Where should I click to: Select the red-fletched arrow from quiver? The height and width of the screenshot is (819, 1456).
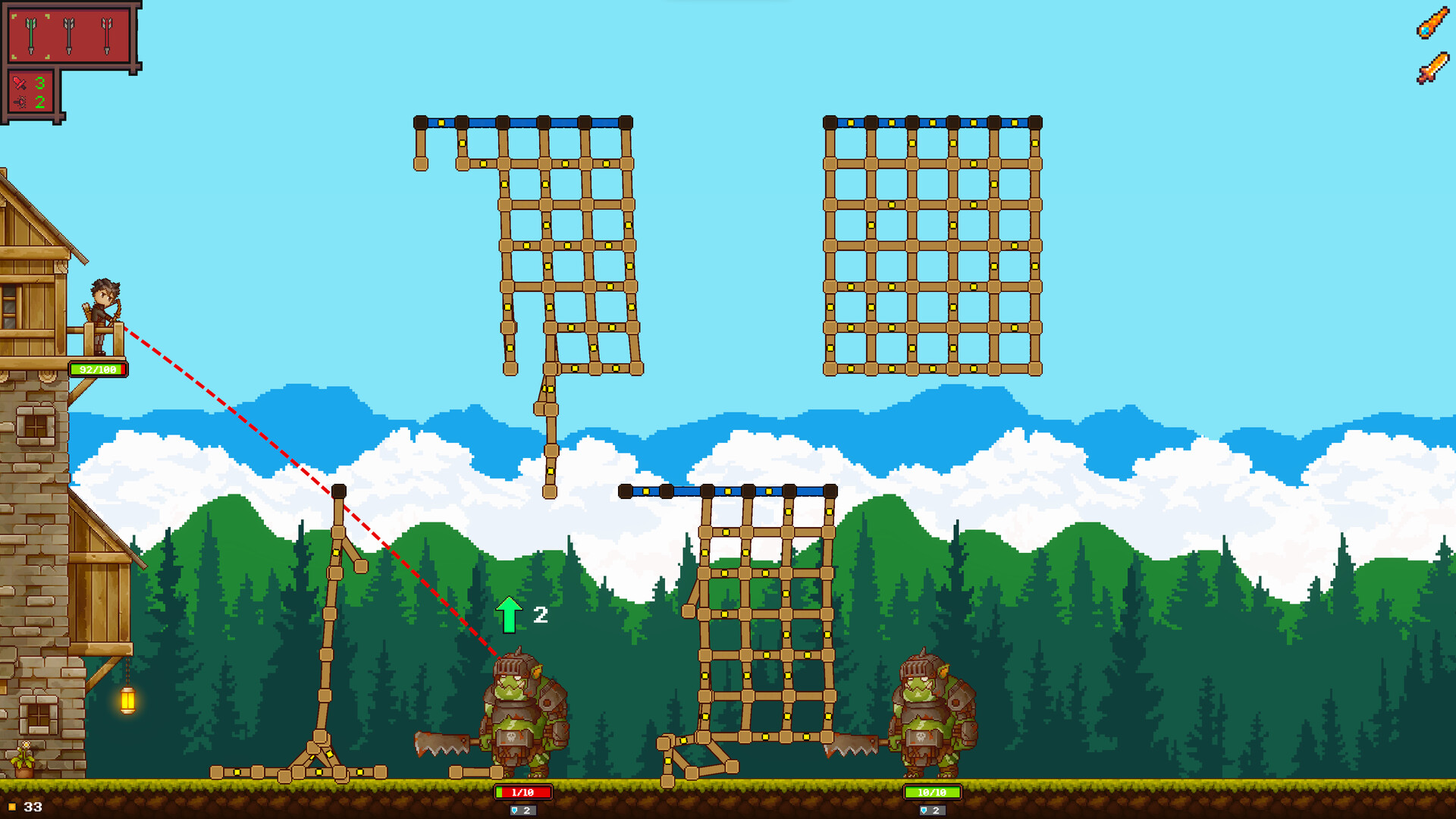pyautogui.click(x=106, y=35)
